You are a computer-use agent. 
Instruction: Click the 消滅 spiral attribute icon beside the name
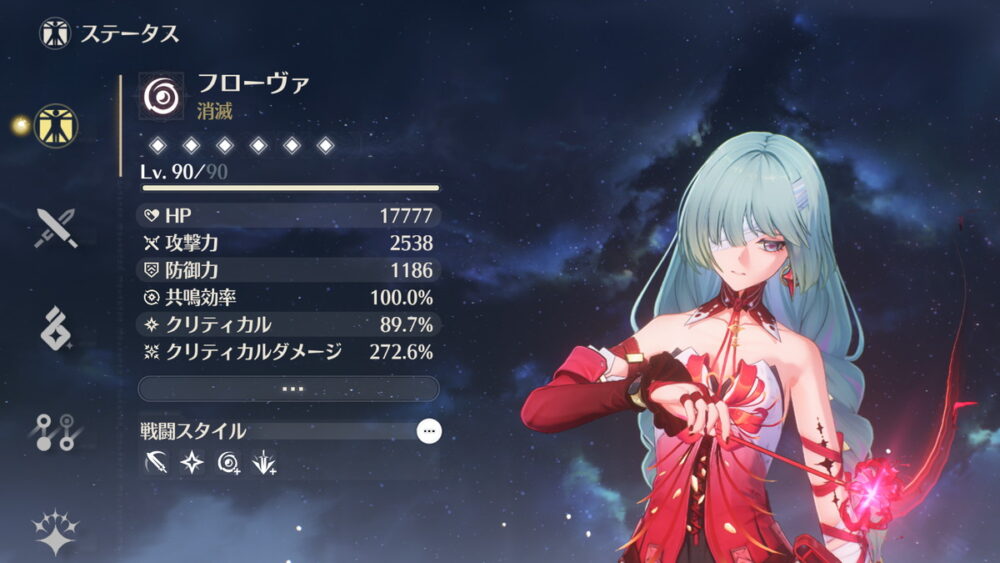click(161, 96)
